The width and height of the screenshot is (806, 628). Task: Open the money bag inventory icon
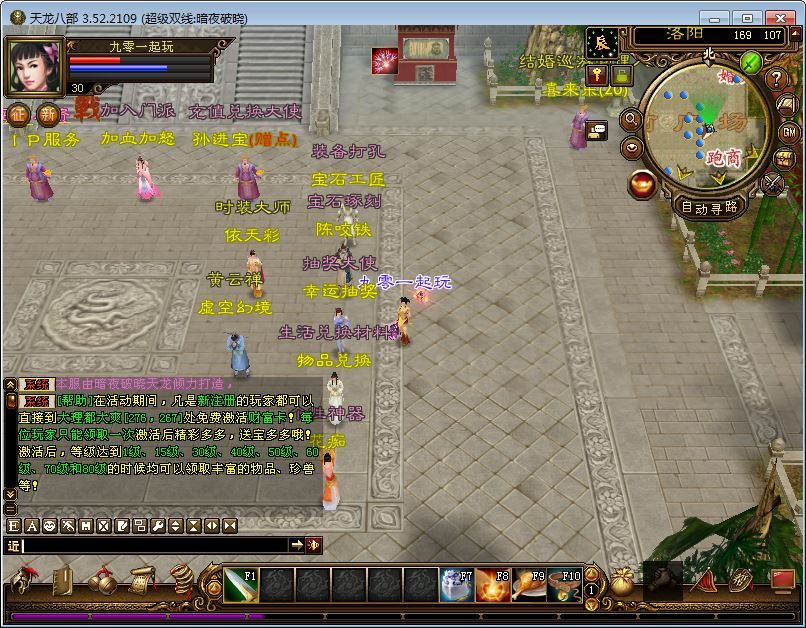[x=623, y=580]
